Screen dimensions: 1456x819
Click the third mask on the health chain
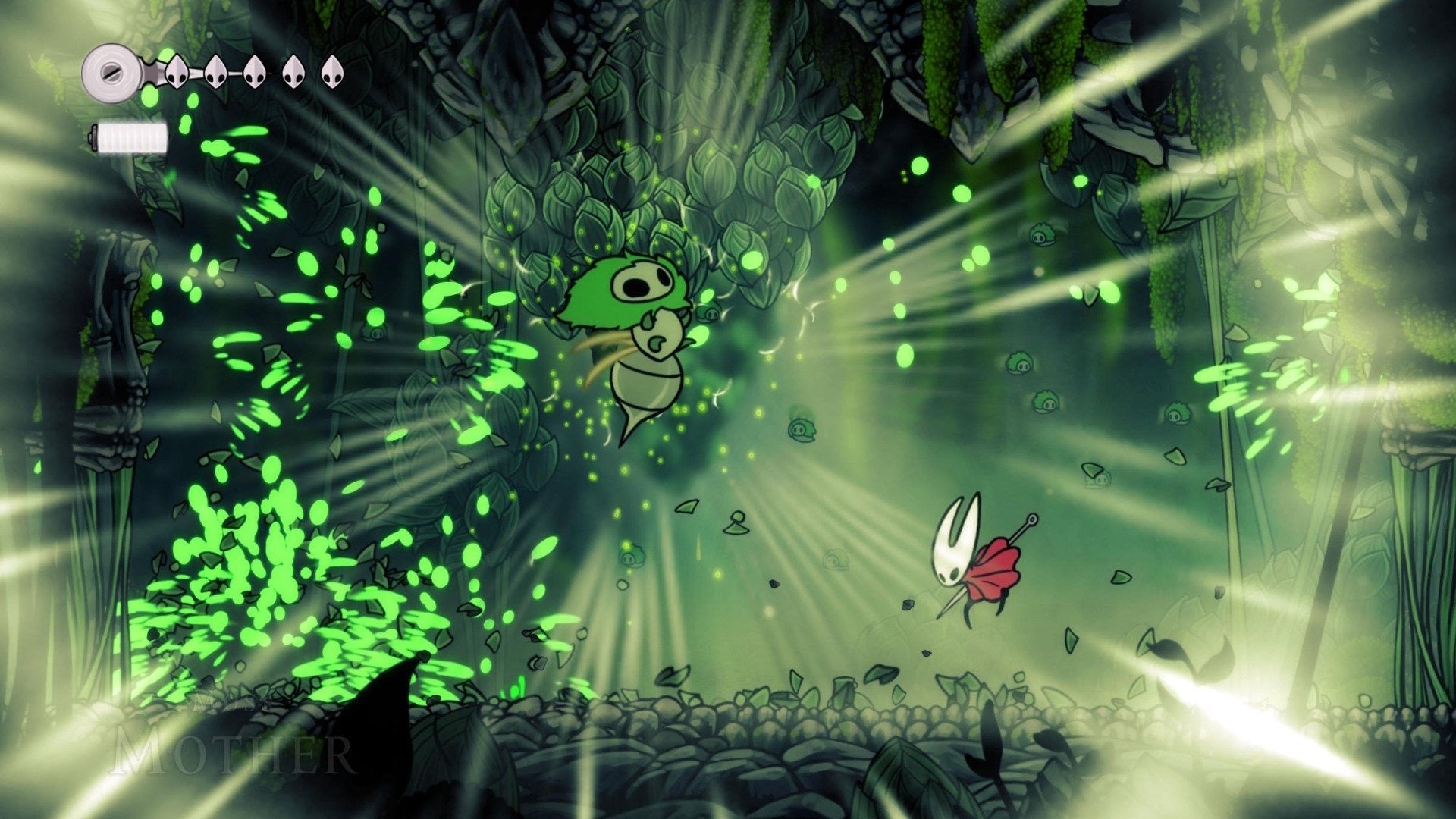256,72
